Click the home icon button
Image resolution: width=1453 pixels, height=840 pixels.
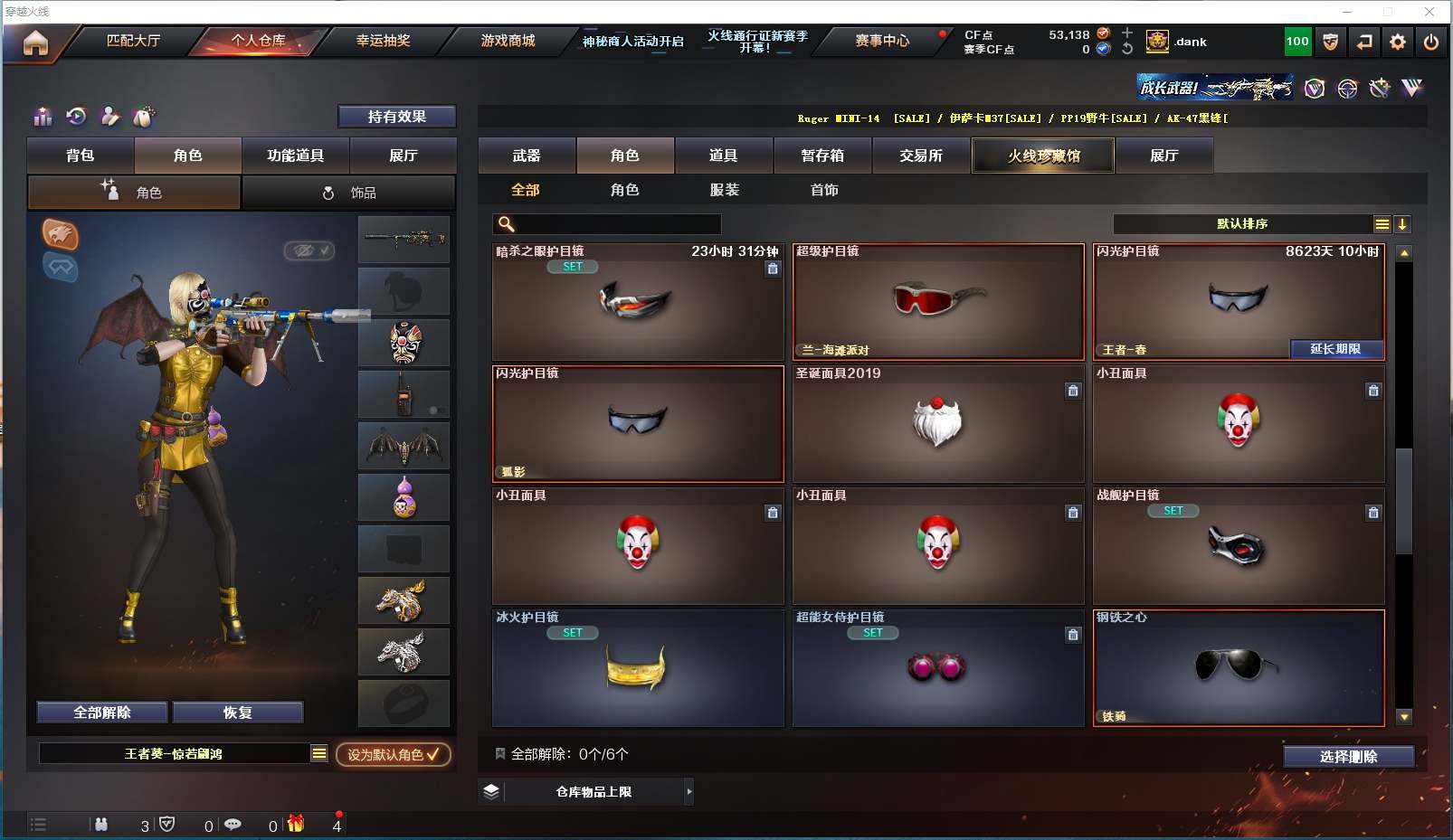coord(35,42)
